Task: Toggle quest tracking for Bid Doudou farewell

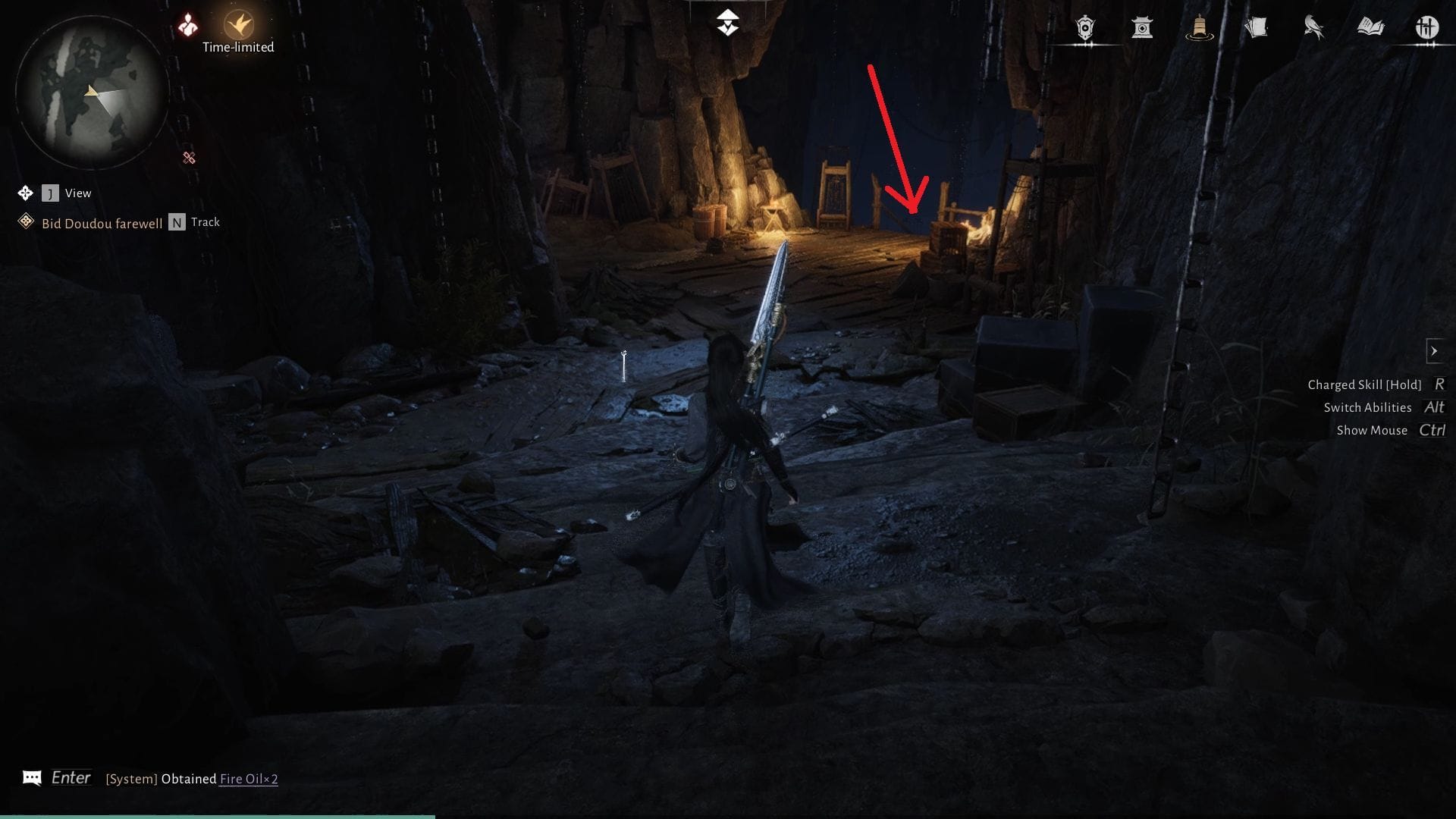Action: 176,222
